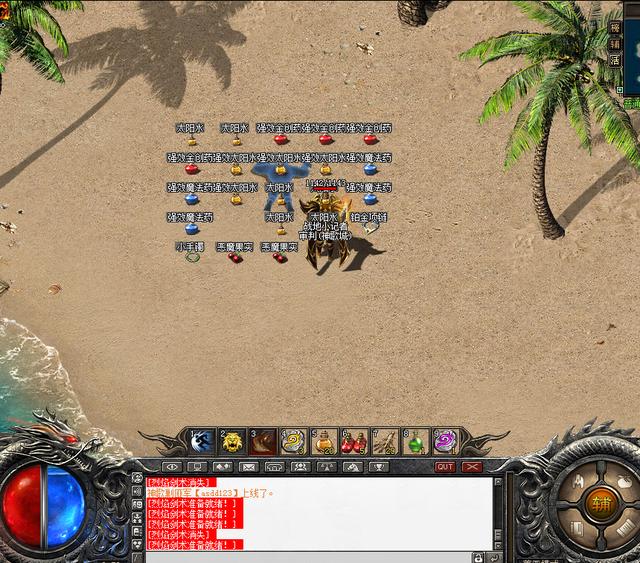Image resolution: width=640 pixels, height=563 pixels.
Task: Click the trophy icon button on the toolbar
Action: point(379,467)
